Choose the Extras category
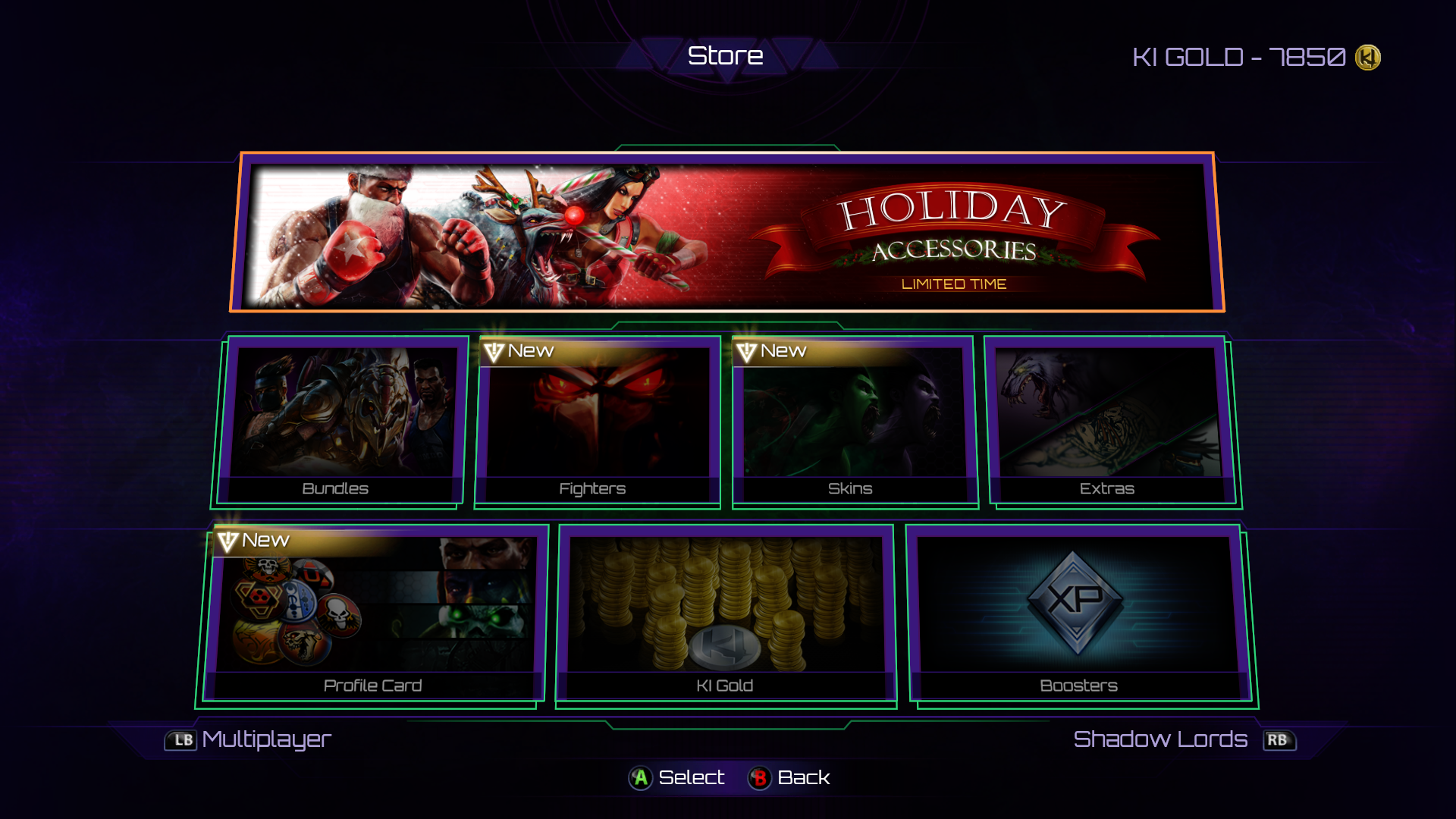This screenshot has height=819, width=1456. click(1110, 422)
